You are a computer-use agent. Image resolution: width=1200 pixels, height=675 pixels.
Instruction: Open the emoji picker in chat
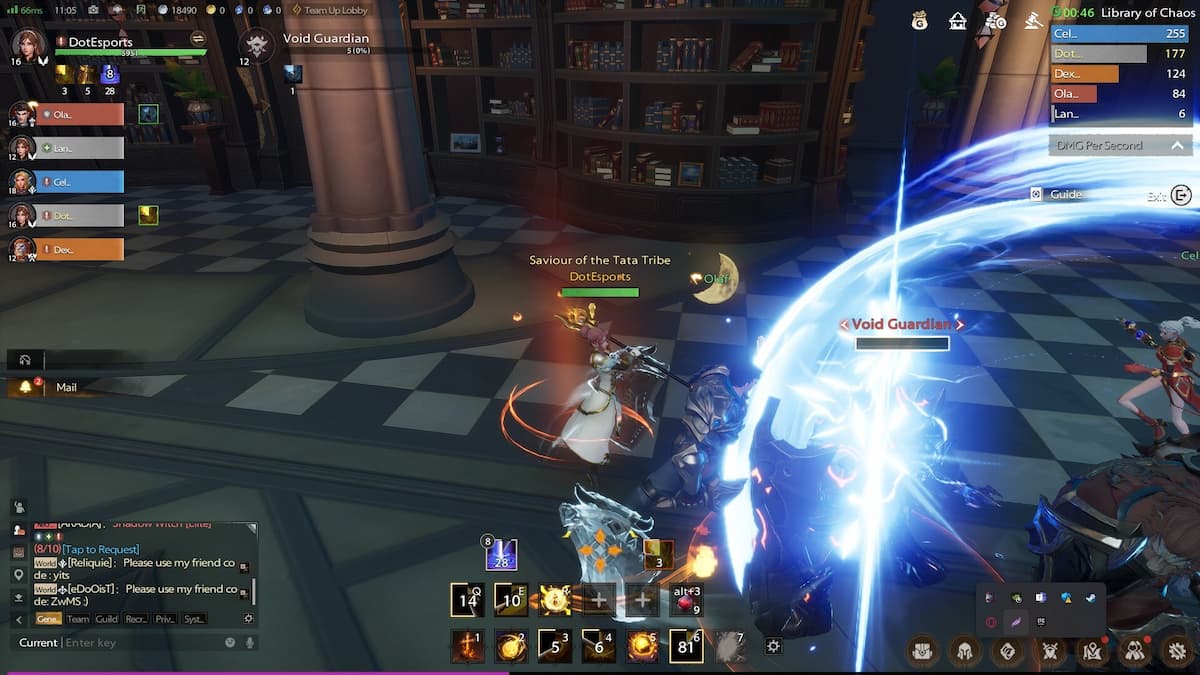[230, 642]
